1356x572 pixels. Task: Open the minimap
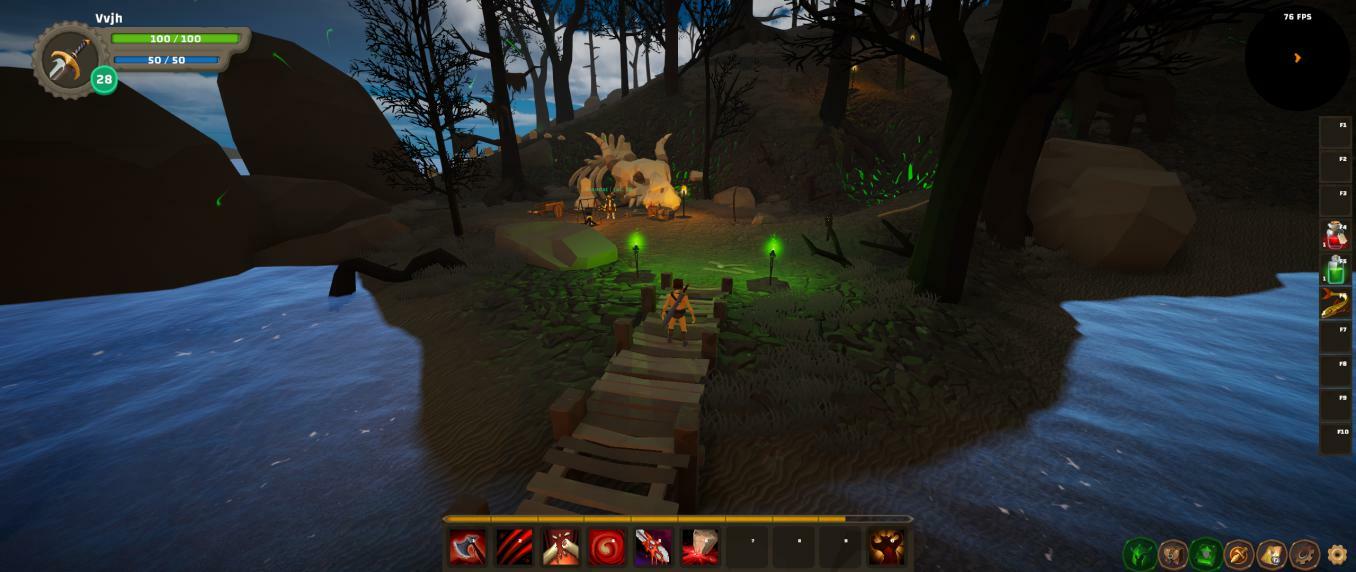coord(1297,58)
